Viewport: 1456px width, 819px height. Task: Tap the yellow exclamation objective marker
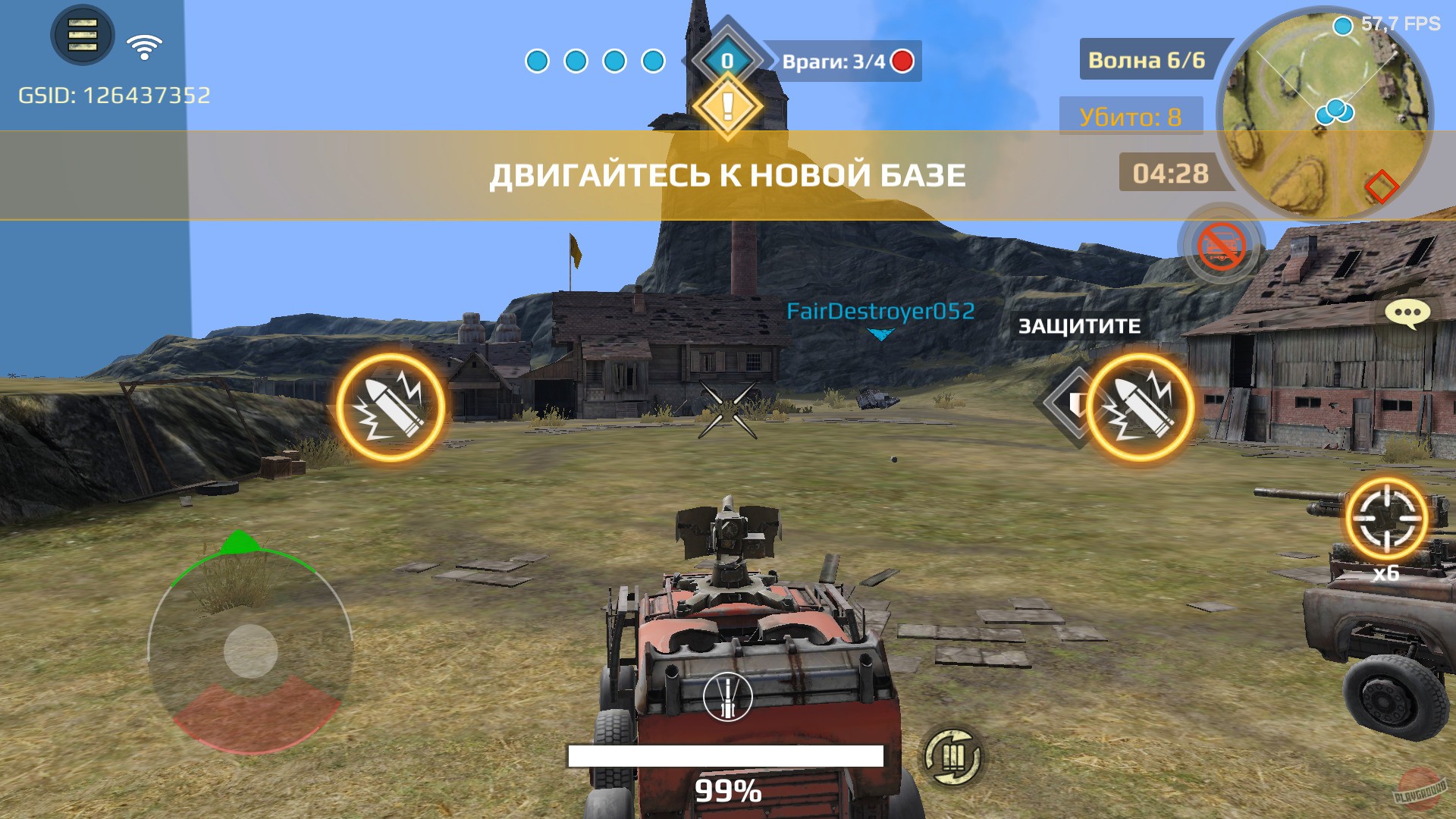point(726,106)
